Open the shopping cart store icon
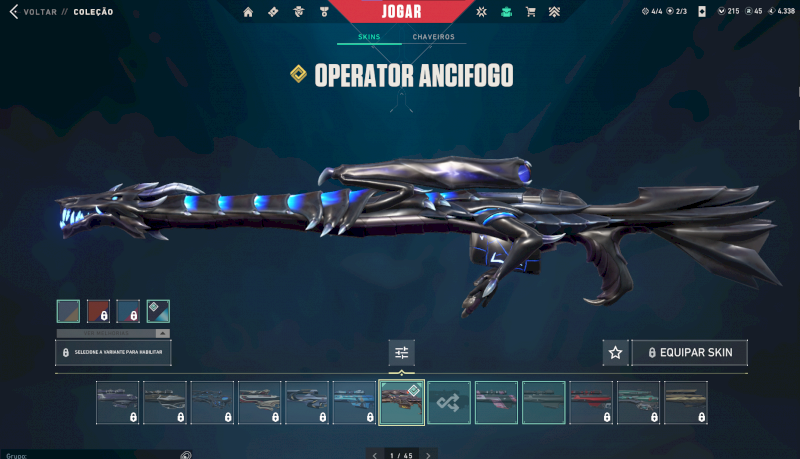Screen dimensions: 800x459 pyautogui.click(x=530, y=12)
